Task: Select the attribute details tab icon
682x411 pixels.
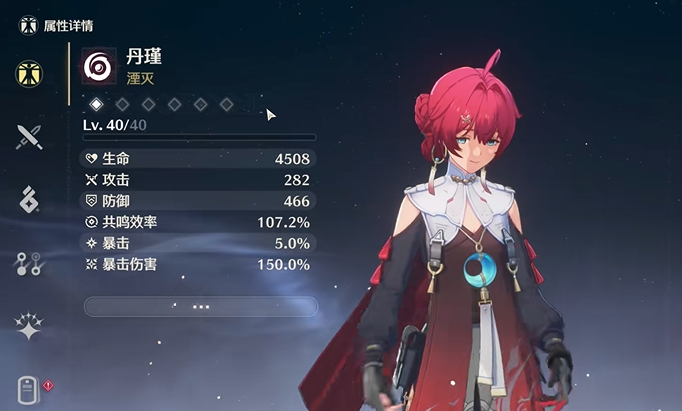Action: click(x=29, y=73)
